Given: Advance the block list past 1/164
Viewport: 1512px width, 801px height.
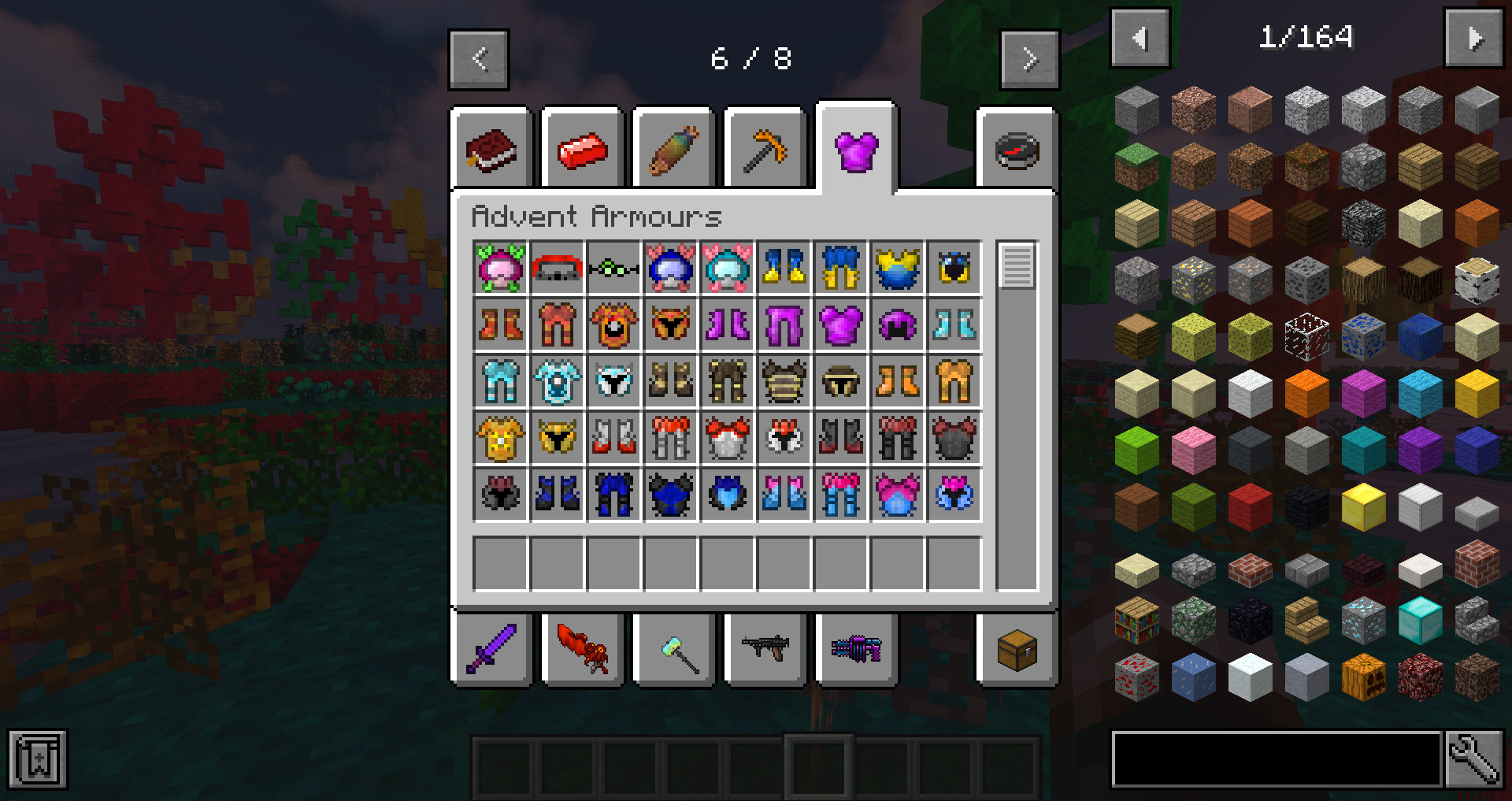Looking at the screenshot, I should coord(1473,37).
